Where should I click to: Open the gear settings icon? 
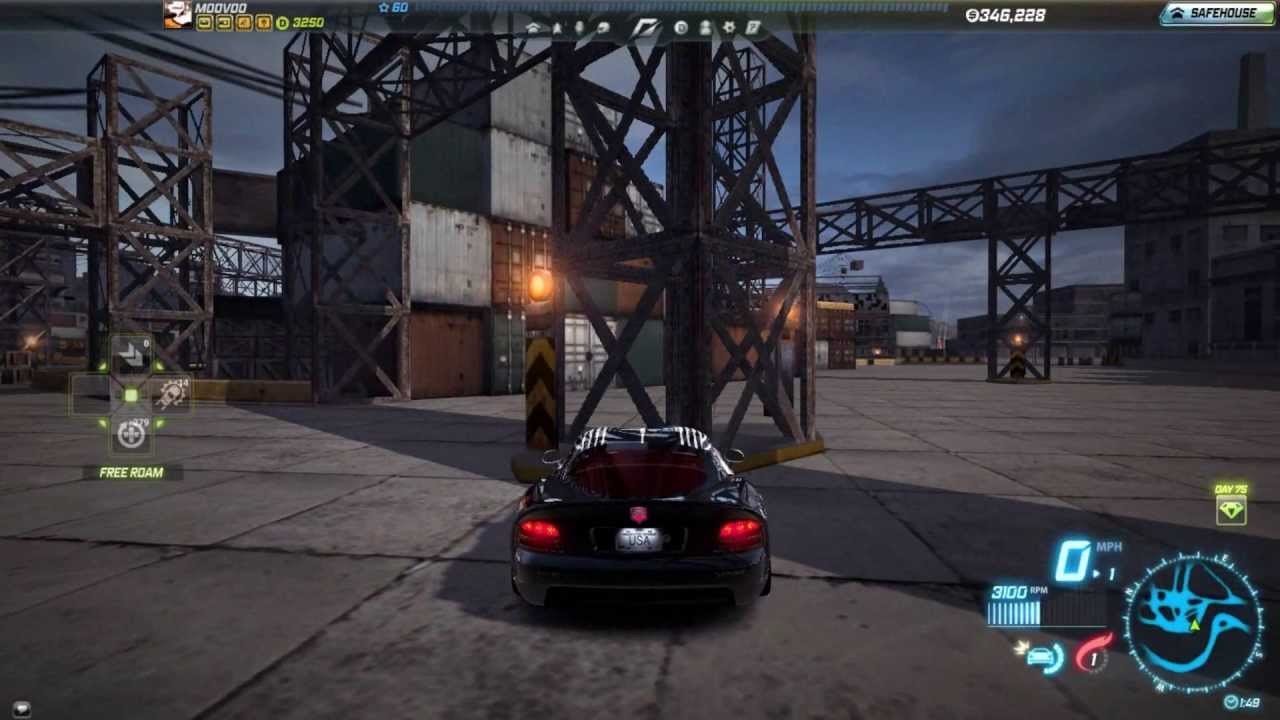pos(729,28)
